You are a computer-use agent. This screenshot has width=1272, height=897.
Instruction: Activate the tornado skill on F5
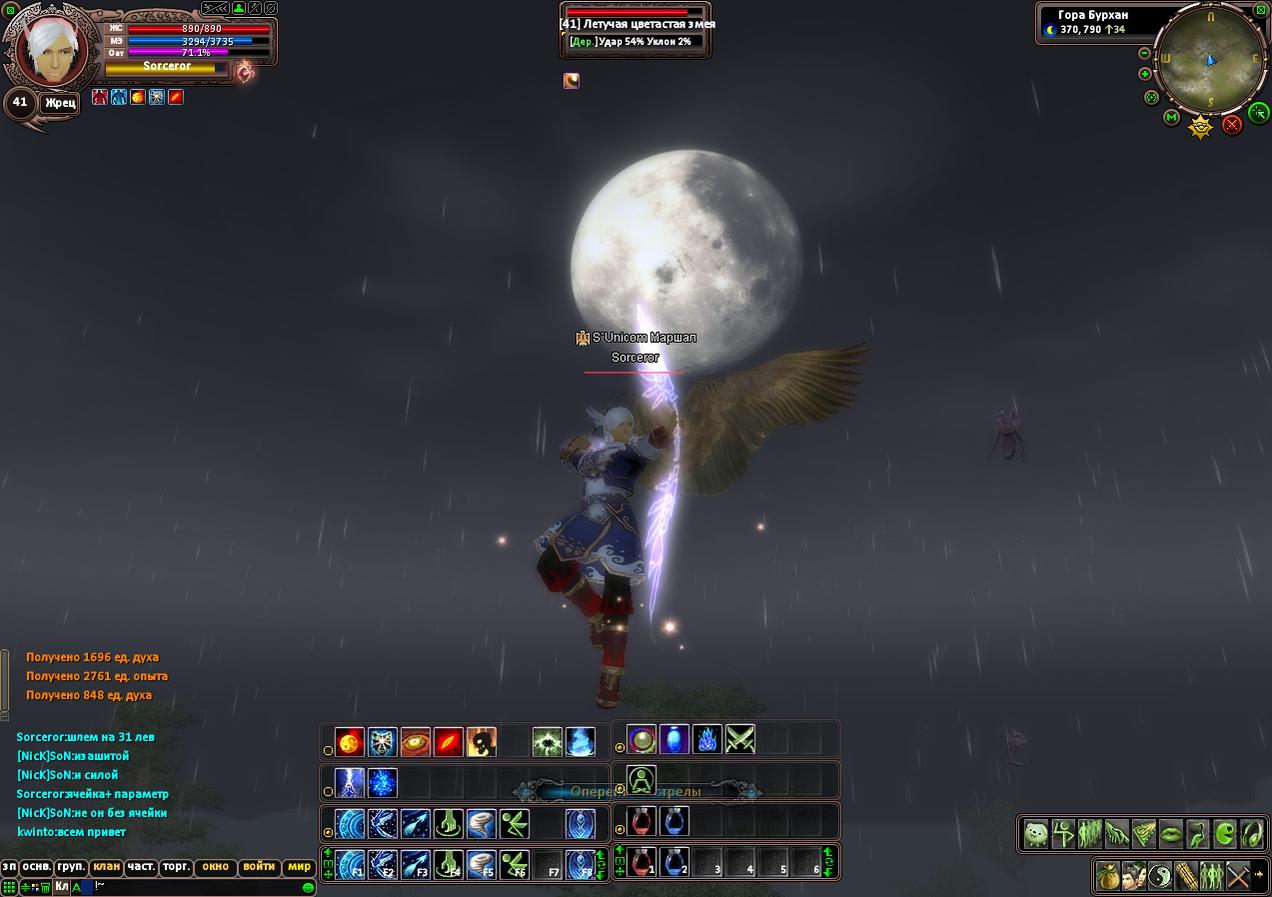pyautogui.click(x=481, y=864)
